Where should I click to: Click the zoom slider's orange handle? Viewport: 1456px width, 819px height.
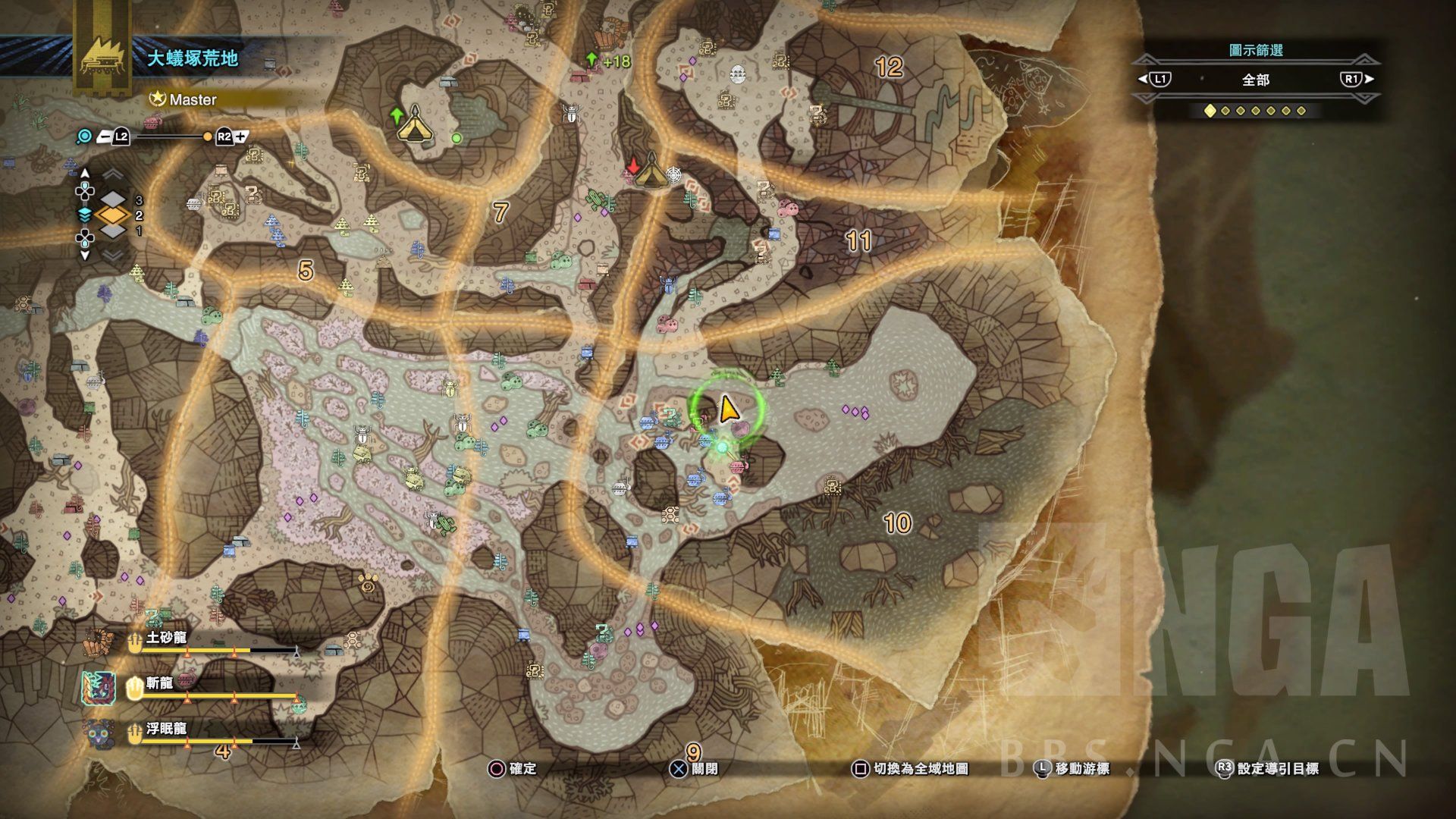click(207, 137)
